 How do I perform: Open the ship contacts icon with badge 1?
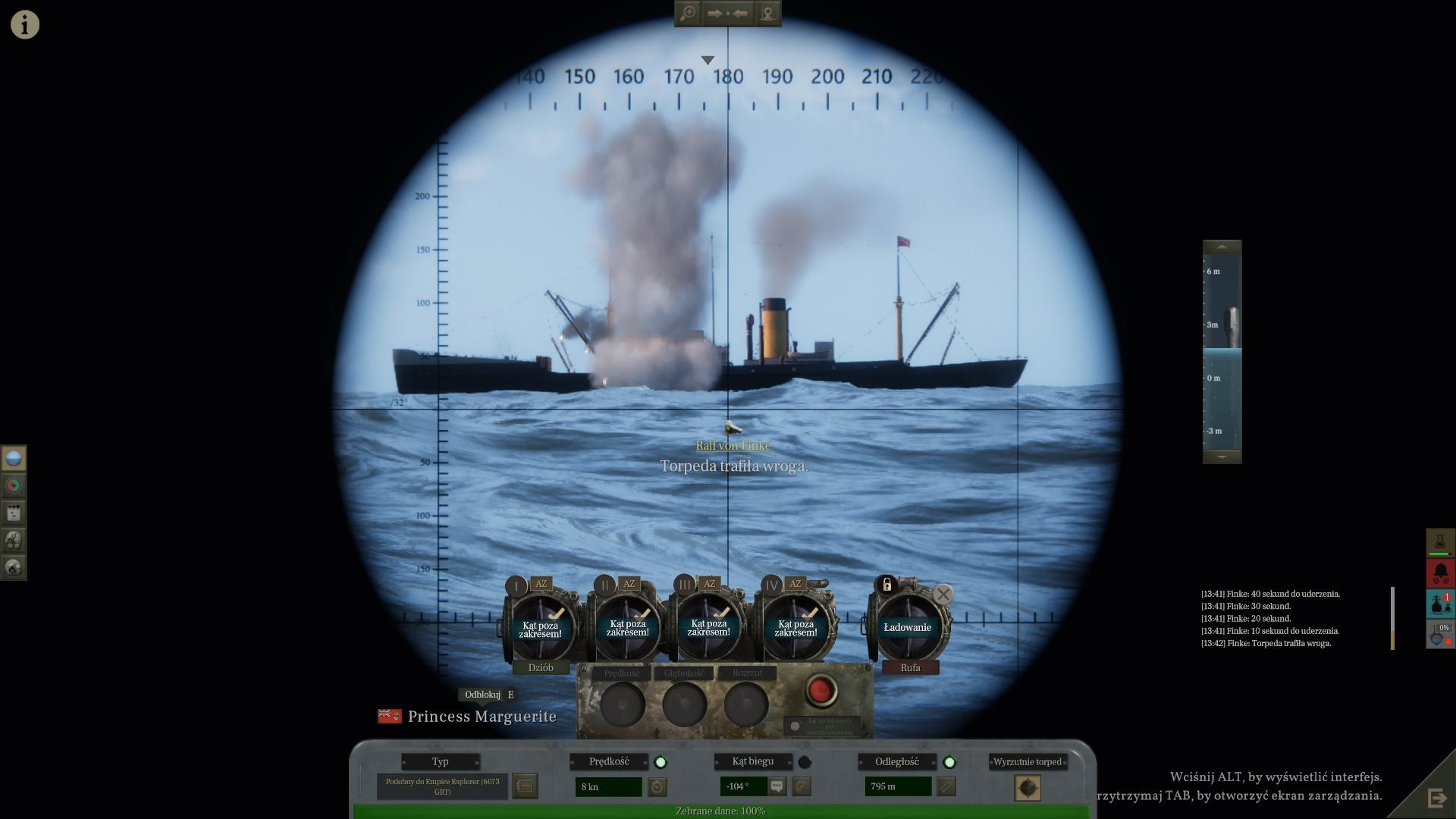[1440, 603]
